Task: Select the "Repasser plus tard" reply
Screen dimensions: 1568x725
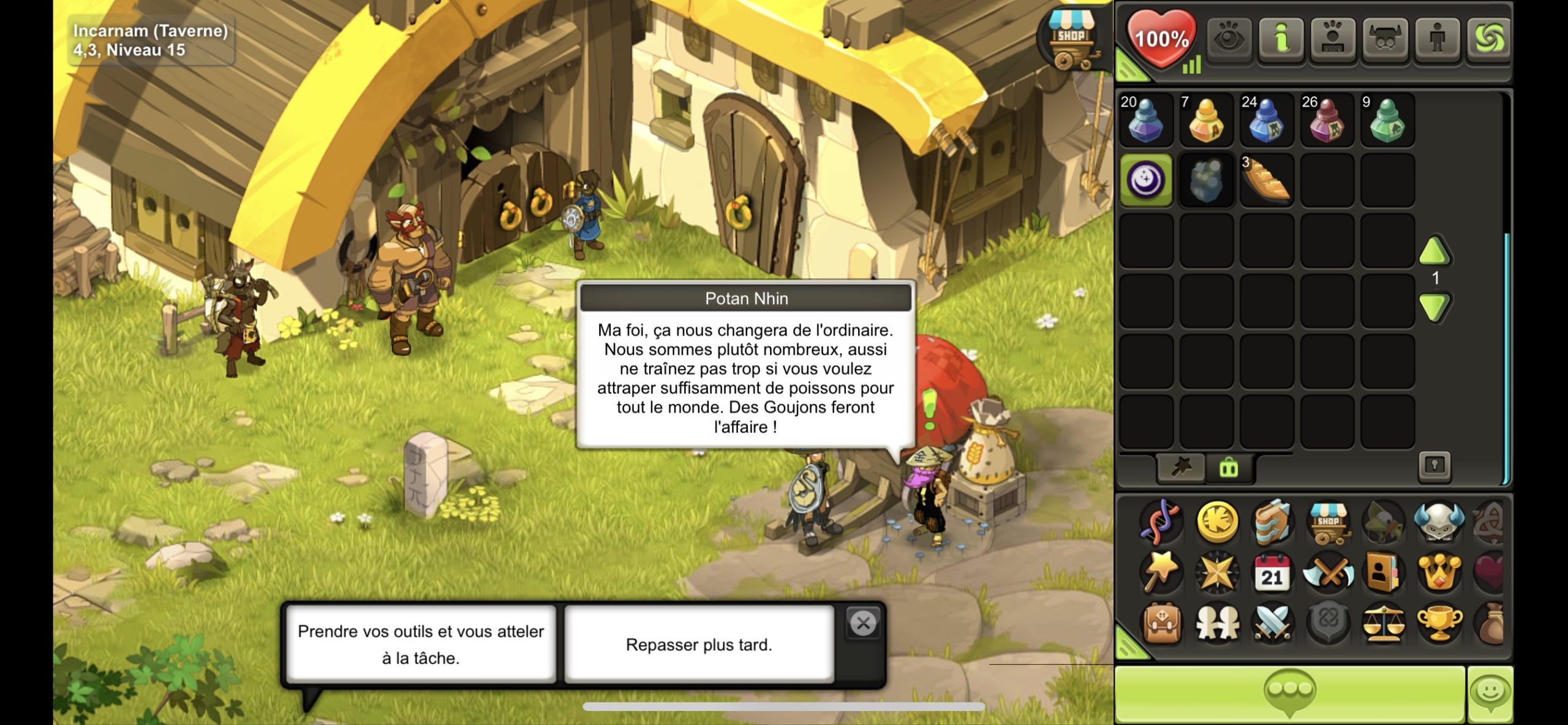Action: coord(699,644)
